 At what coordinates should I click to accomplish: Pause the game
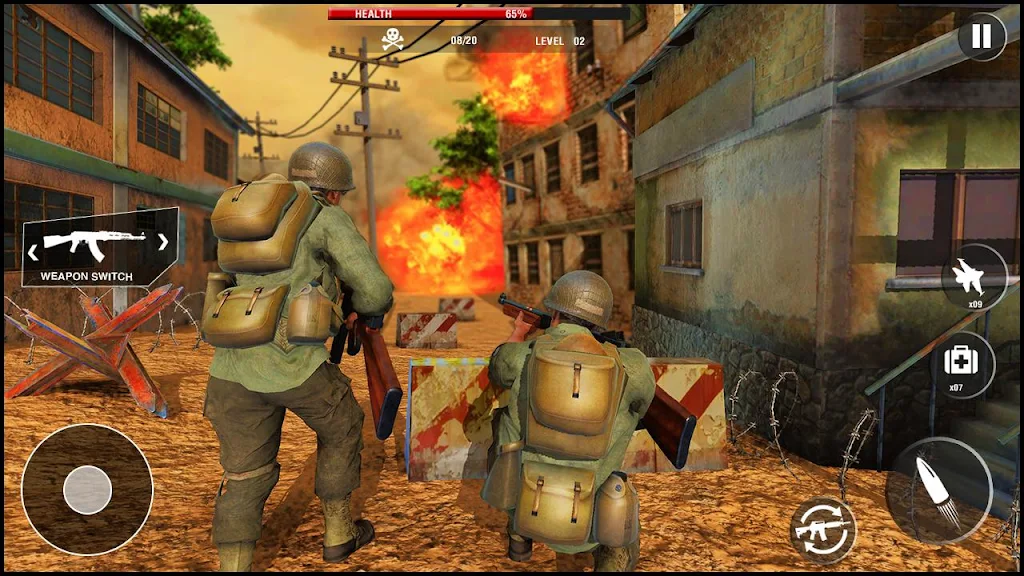click(x=982, y=37)
